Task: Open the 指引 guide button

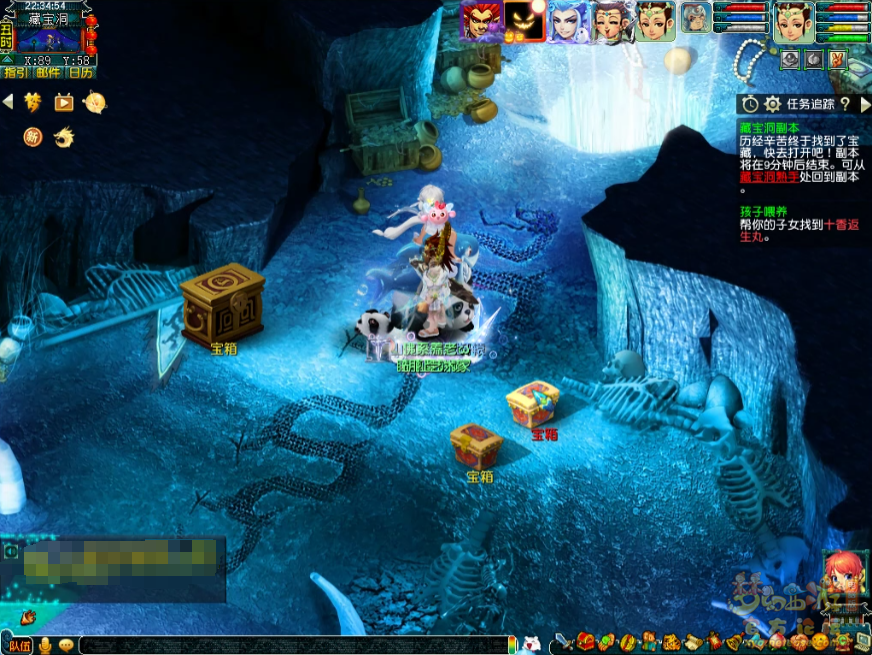Action: [x=16, y=72]
